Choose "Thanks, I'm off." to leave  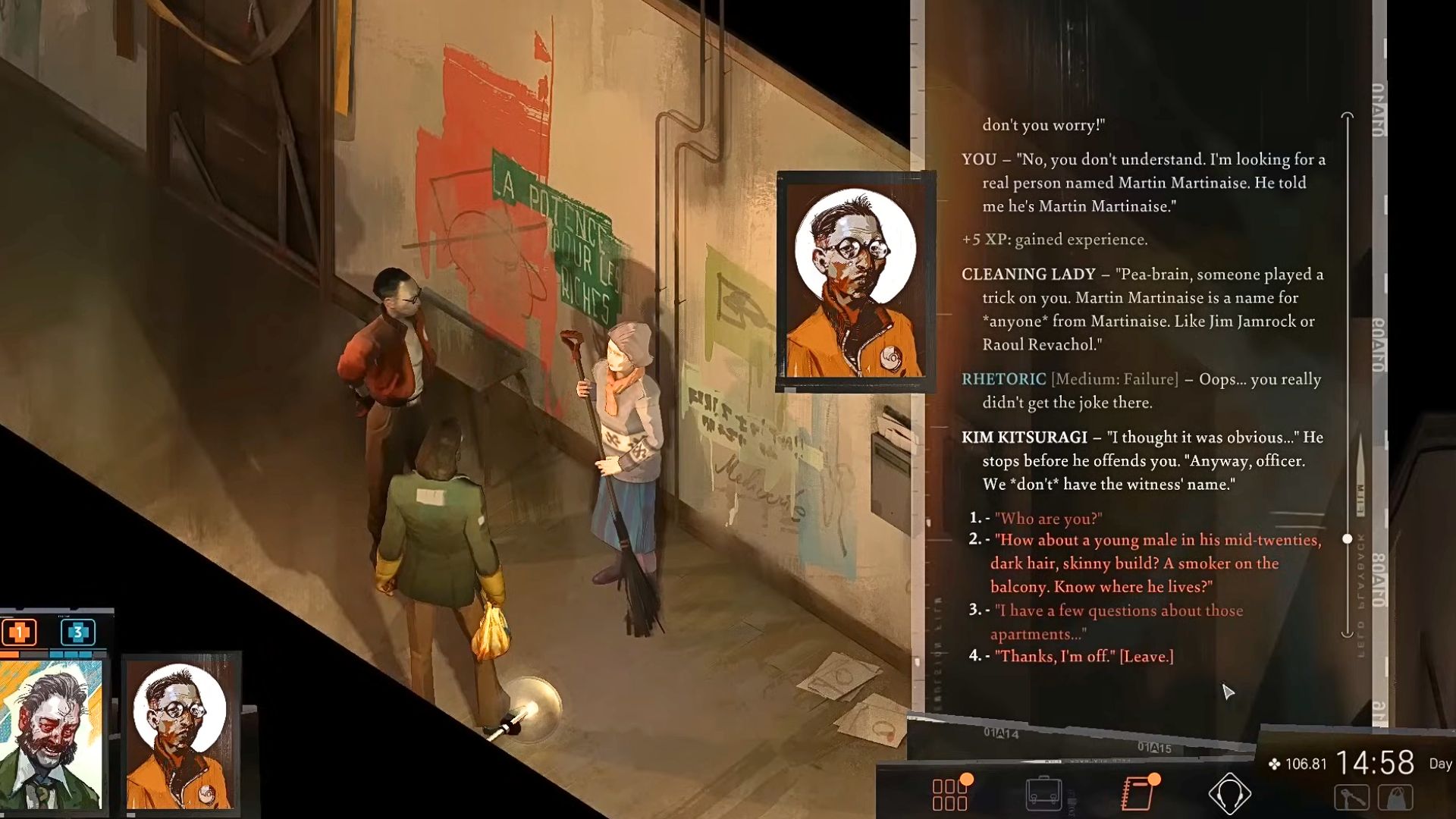point(1084,657)
